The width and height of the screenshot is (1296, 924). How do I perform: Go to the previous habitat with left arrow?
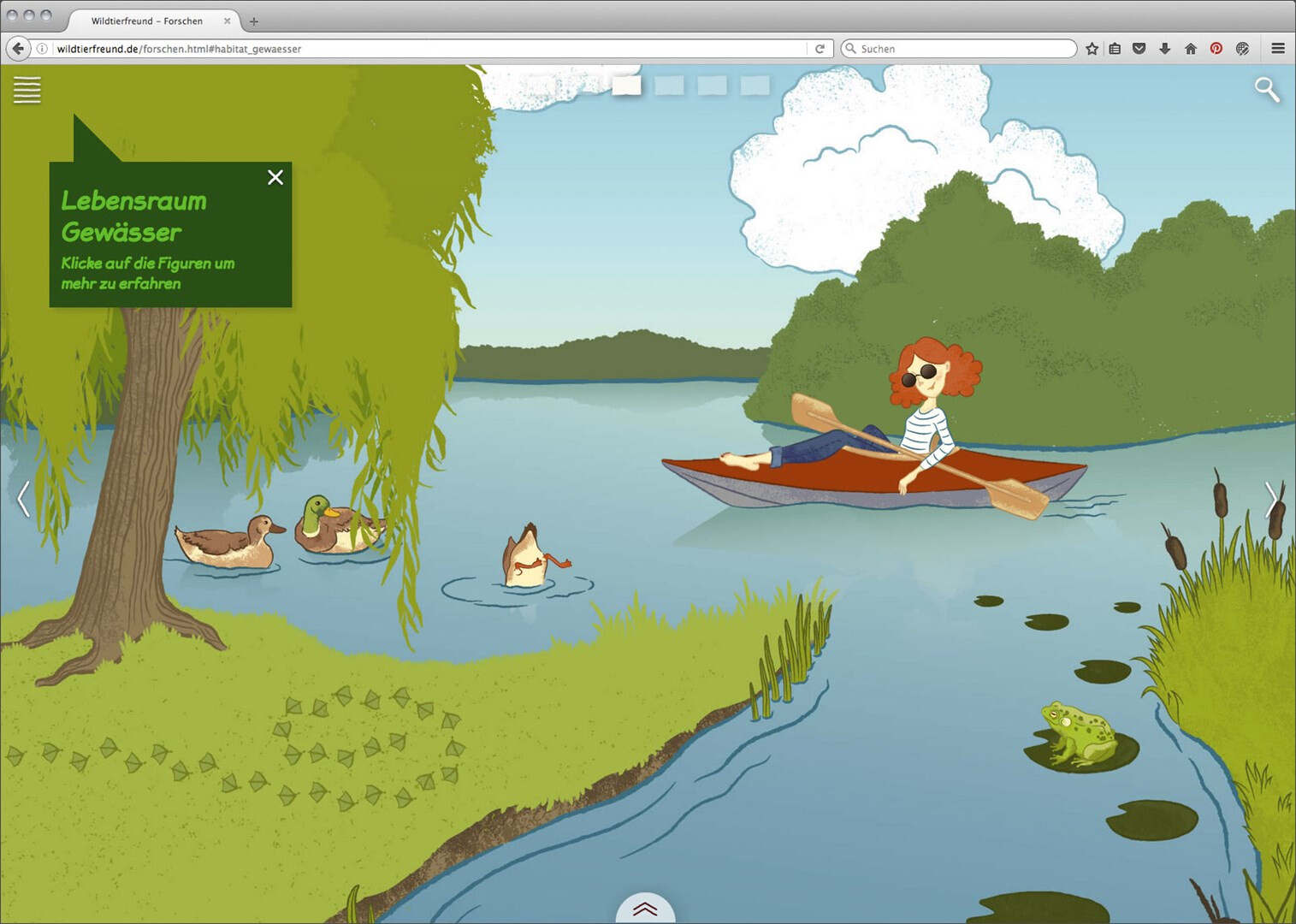(24, 499)
